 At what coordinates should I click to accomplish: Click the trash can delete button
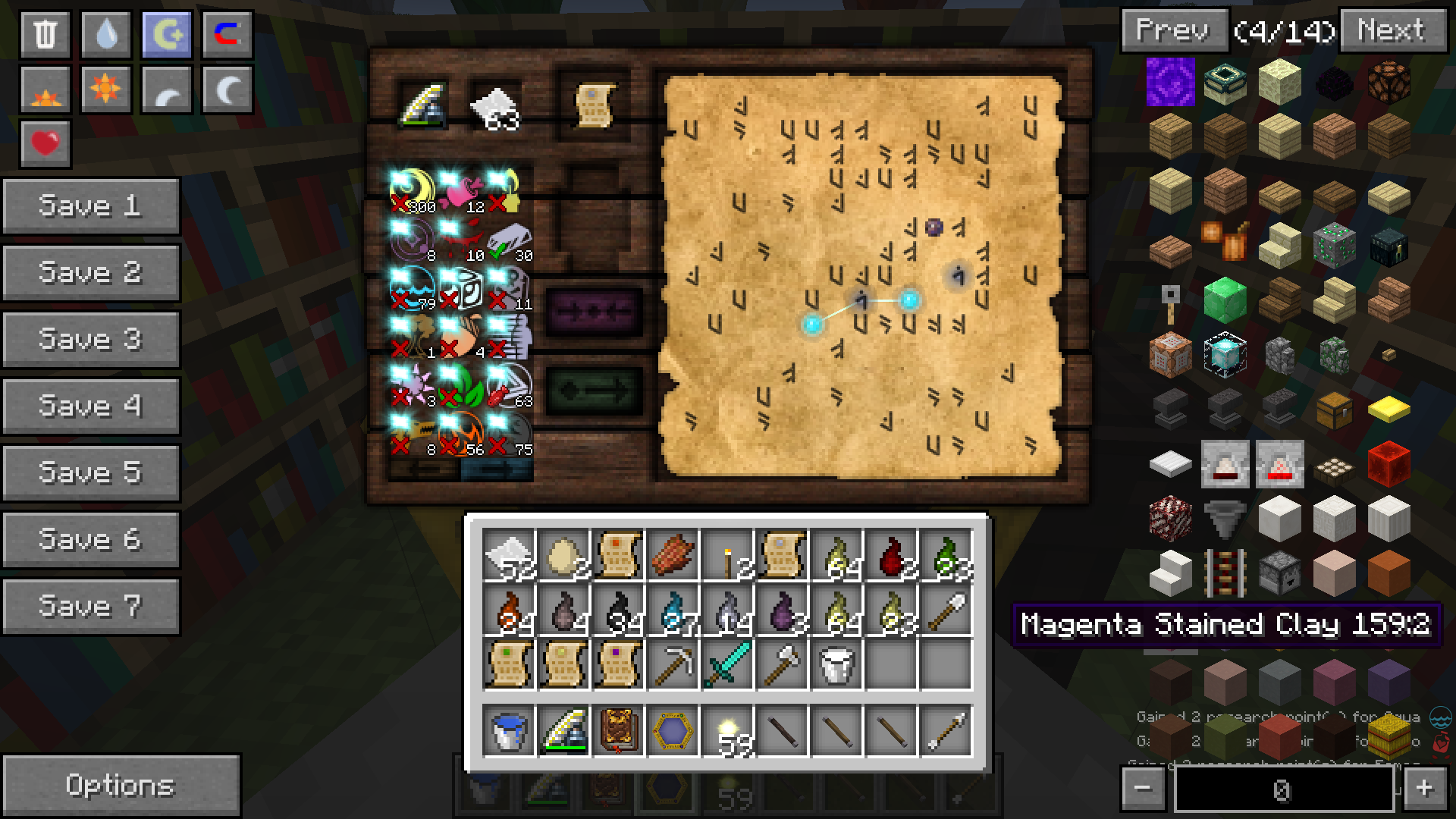point(45,35)
